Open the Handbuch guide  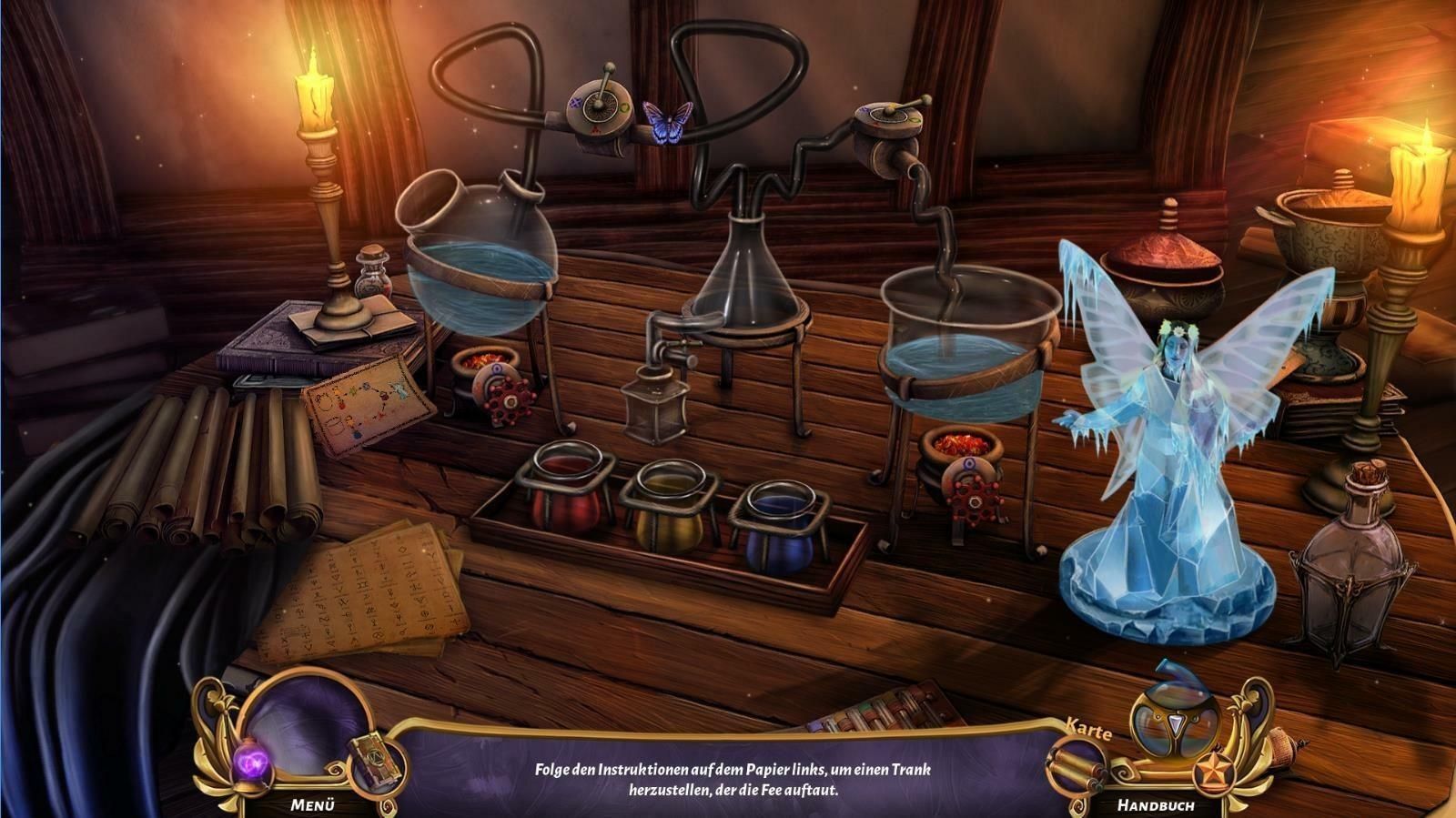click(1156, 805)
